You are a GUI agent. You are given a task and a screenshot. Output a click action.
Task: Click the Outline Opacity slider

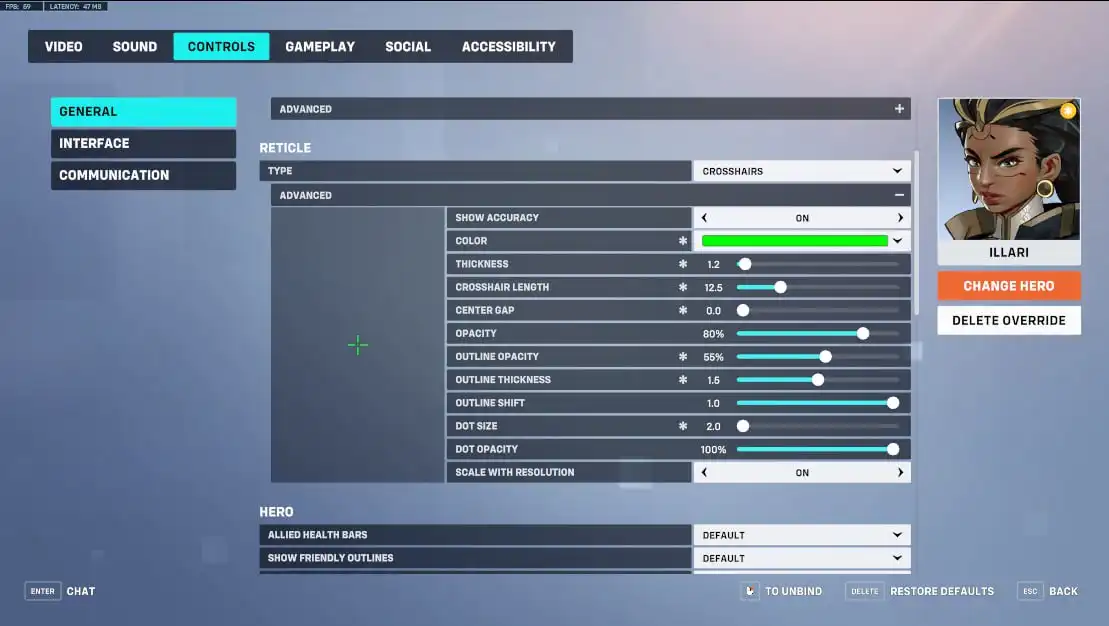[817, 357]
